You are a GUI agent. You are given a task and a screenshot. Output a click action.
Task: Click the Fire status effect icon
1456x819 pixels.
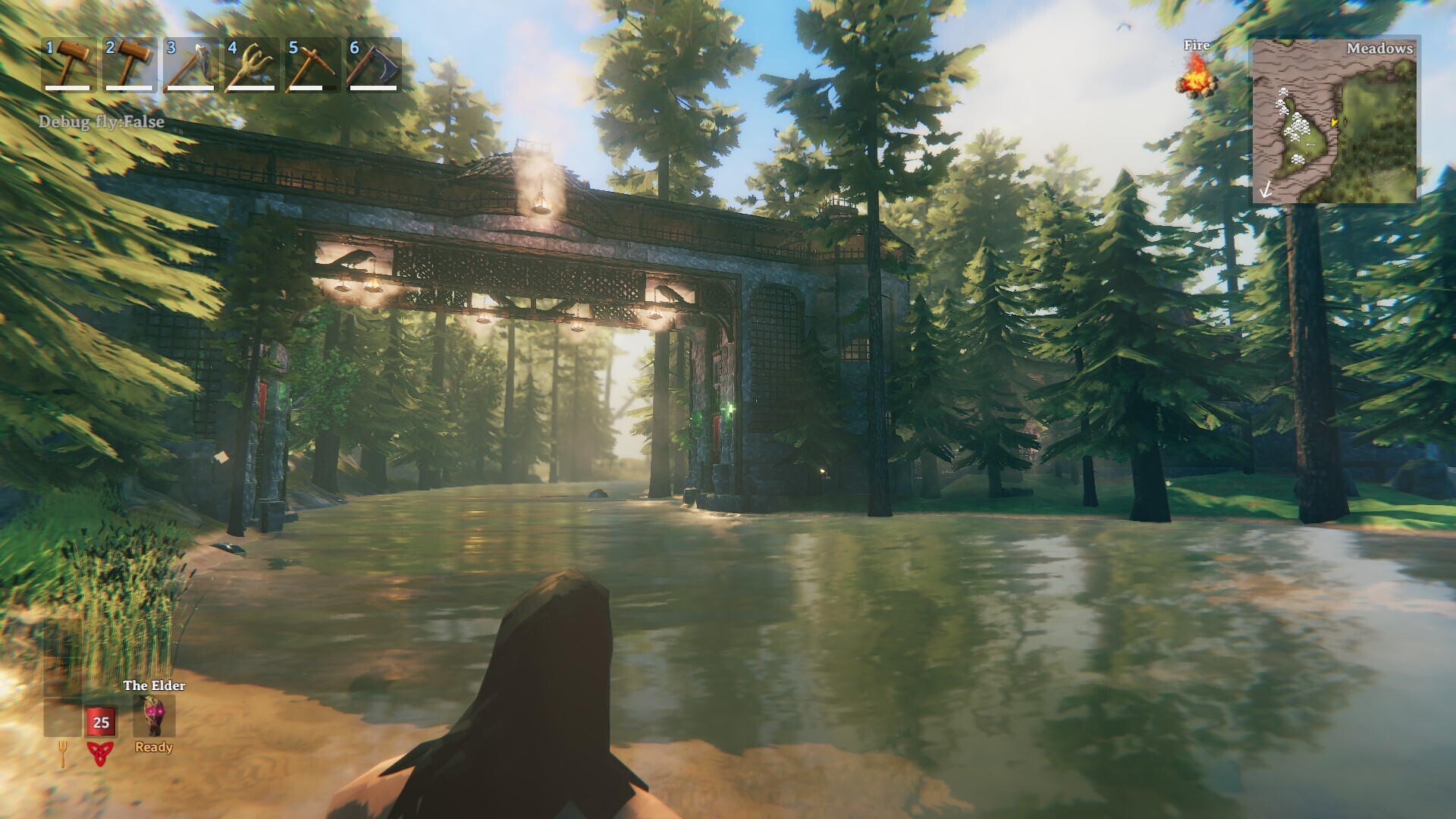pyautogui.click(x=1196, y=83)
